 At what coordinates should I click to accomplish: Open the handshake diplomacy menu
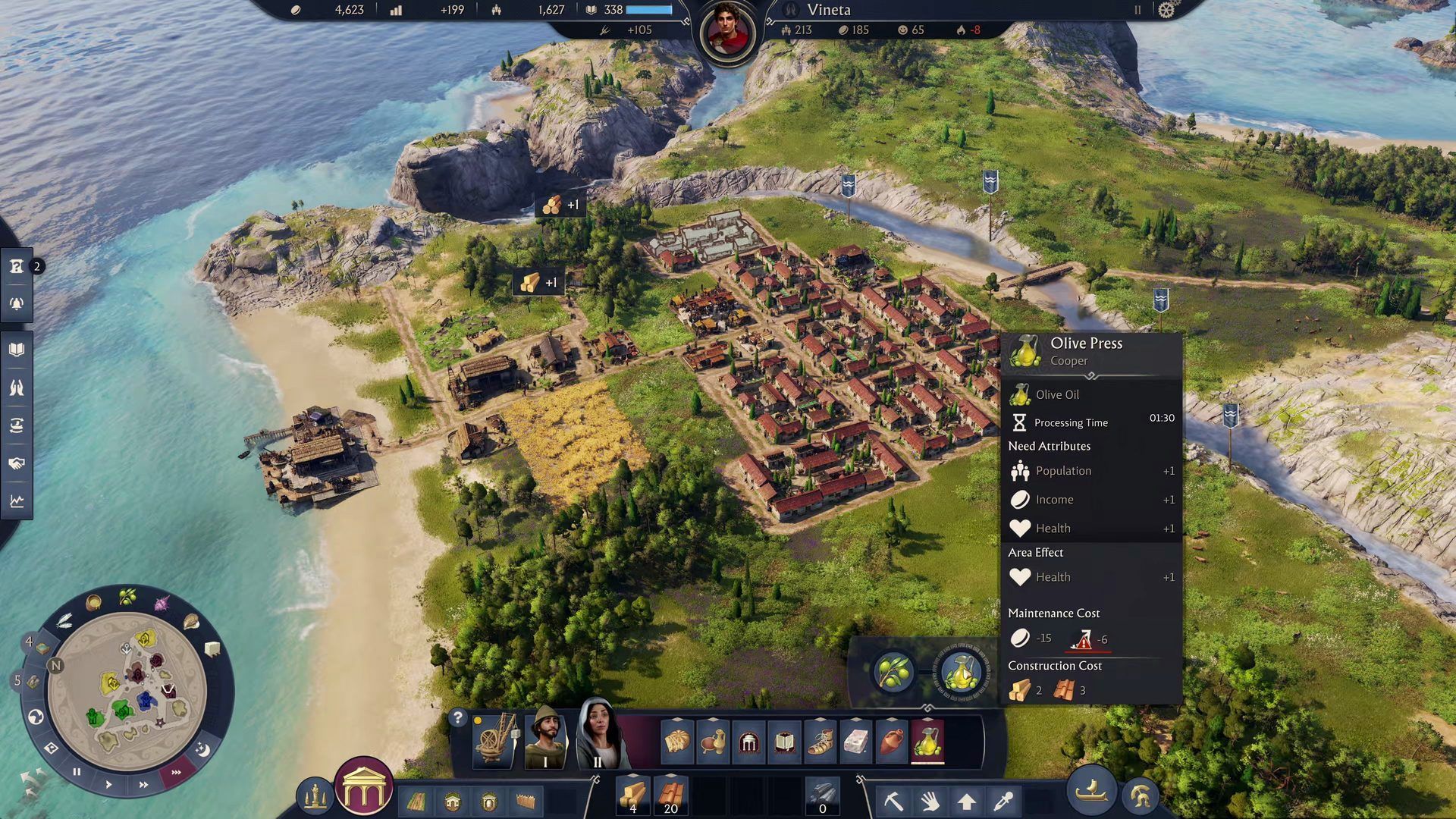tap(17, 463)
